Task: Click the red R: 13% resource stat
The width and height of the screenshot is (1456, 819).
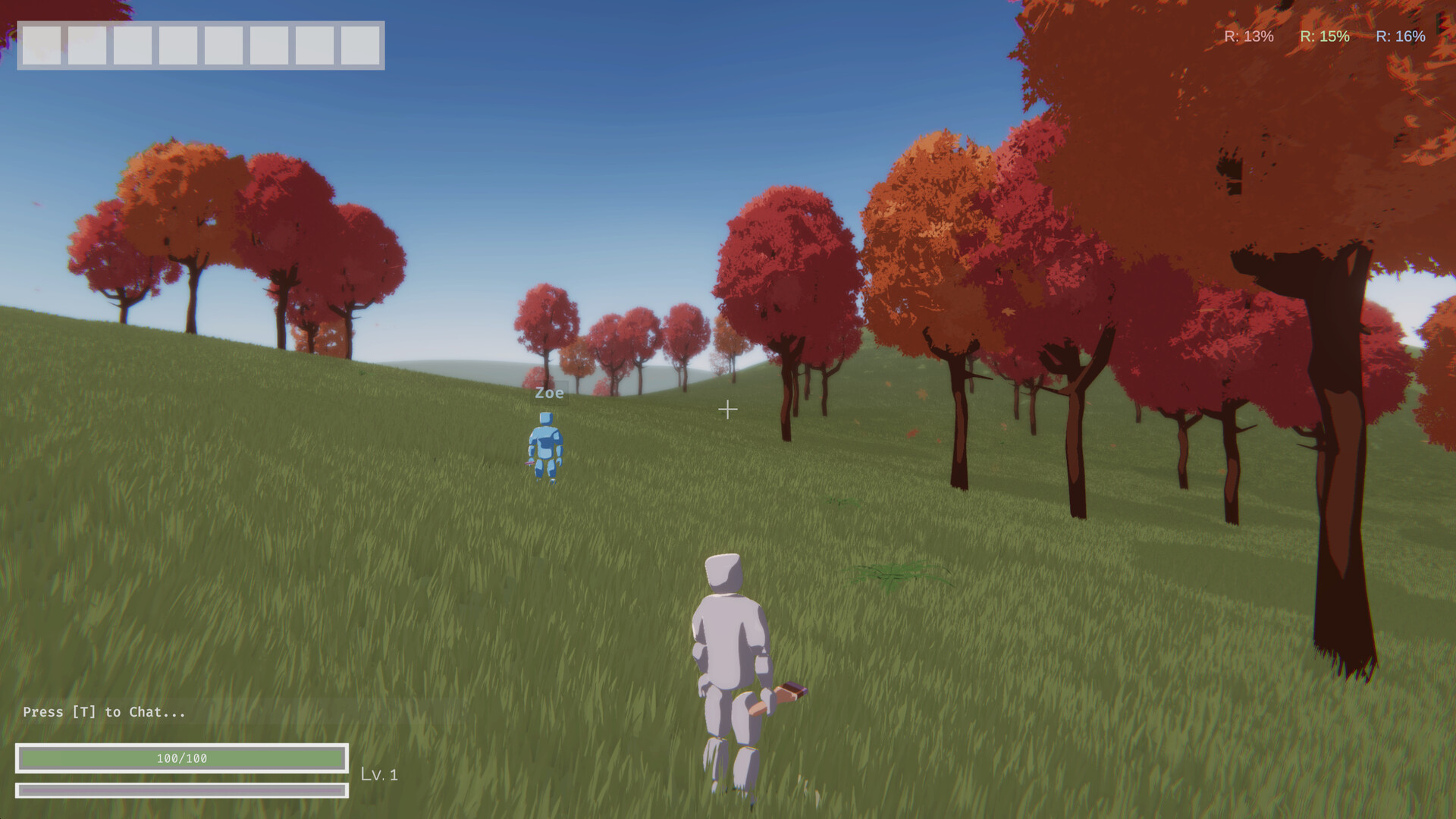Action: click(1247, 36)
